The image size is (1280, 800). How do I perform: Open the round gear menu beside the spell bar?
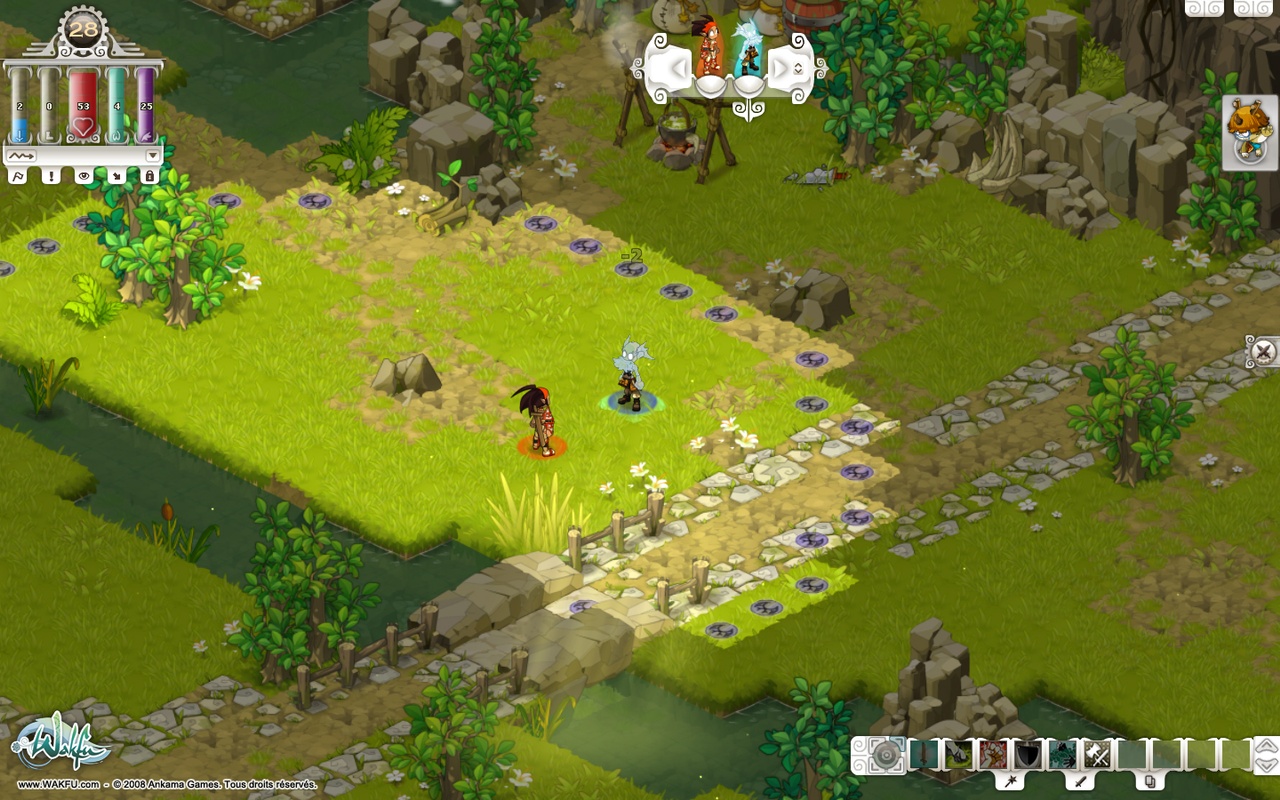[885, 756]
